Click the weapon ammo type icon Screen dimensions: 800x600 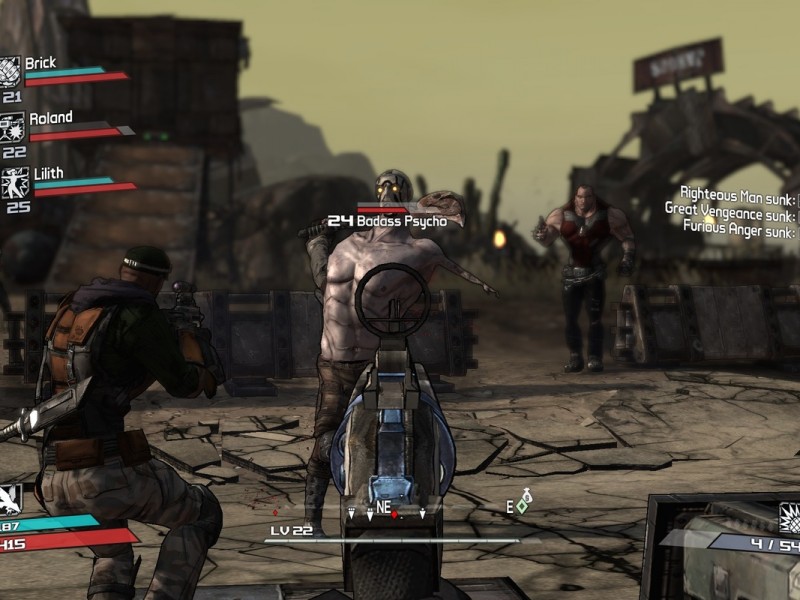point(790,518)
